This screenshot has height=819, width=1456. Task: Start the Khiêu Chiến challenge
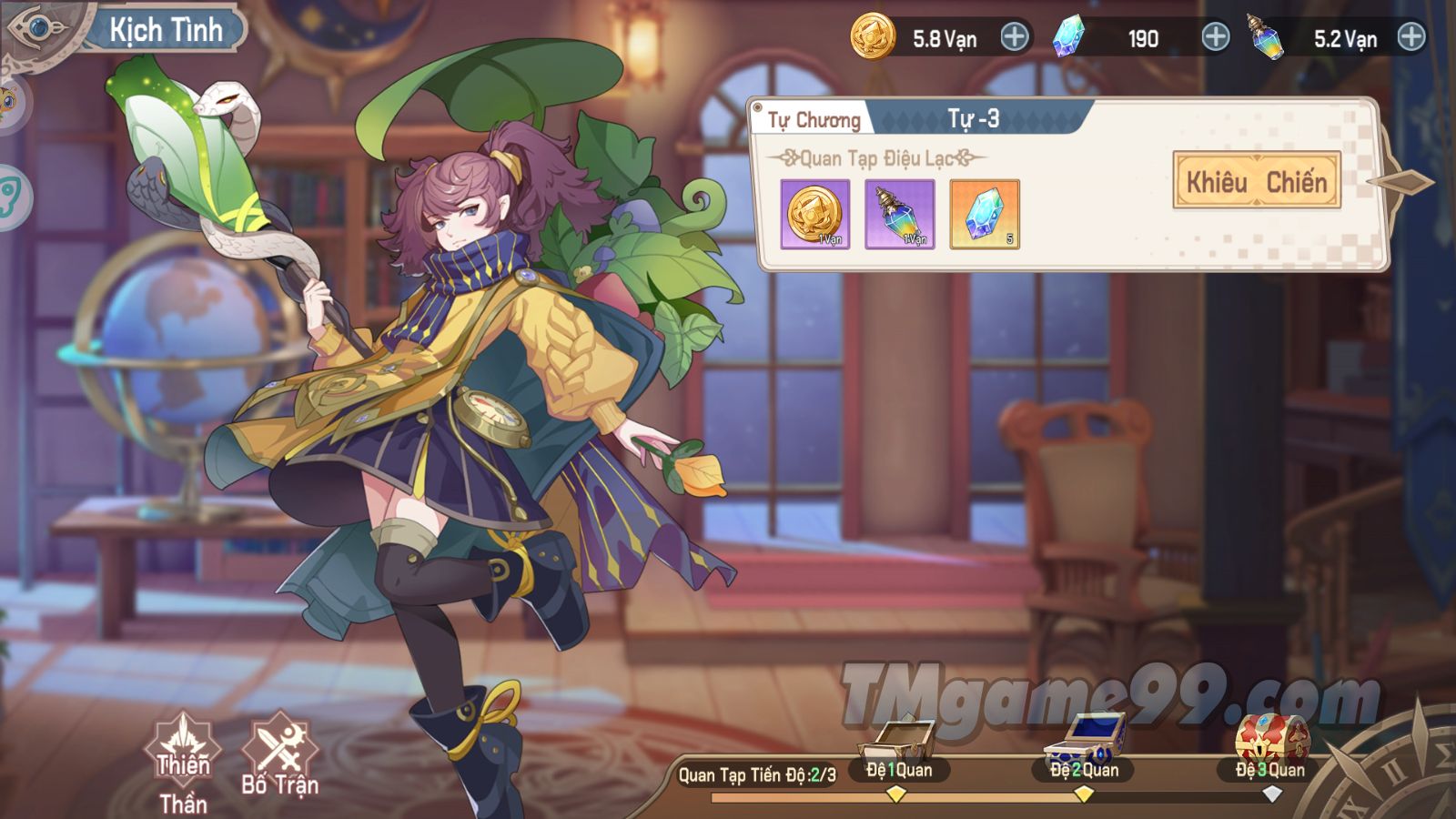(x=1256, y=181)
